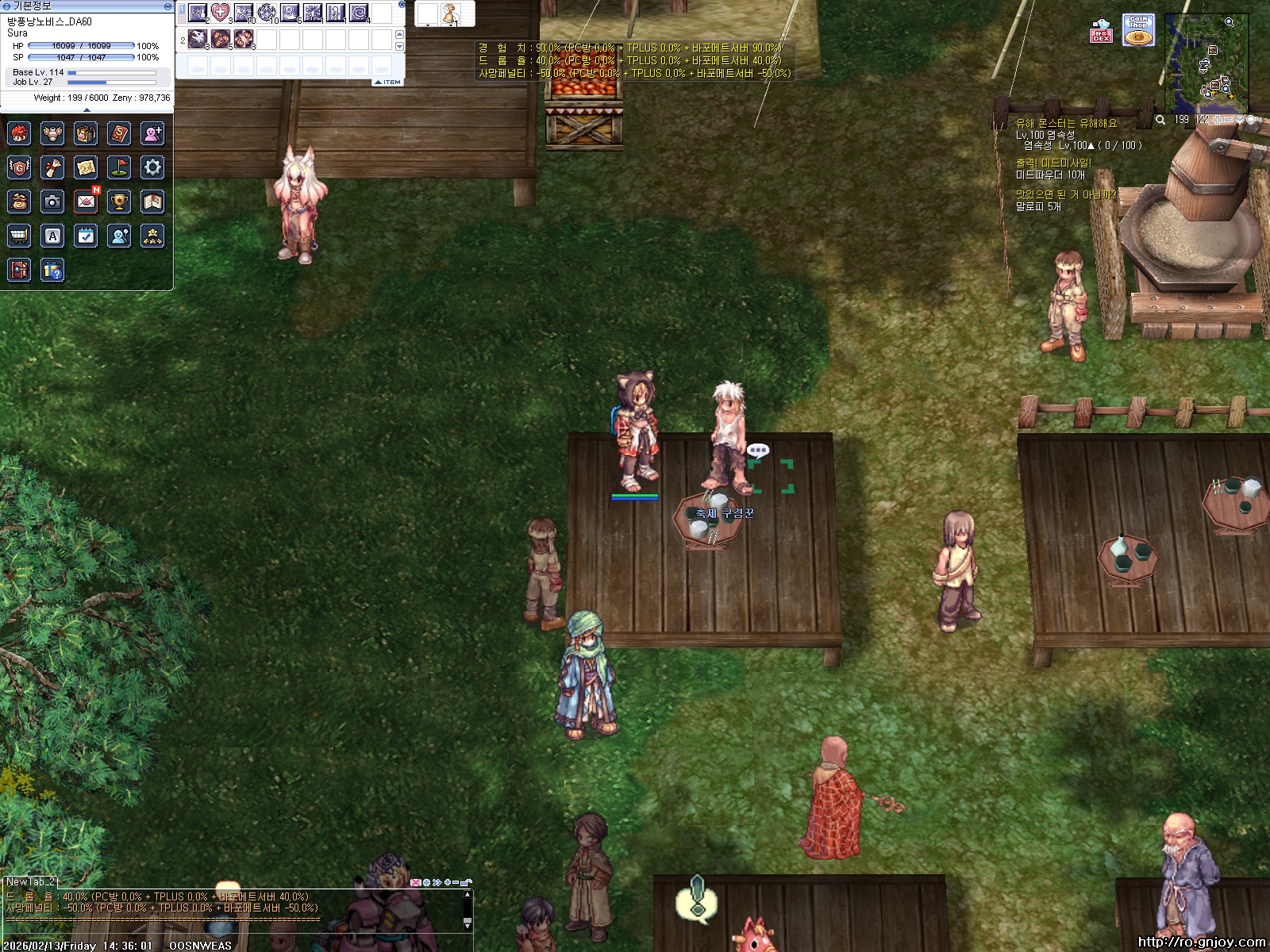Viewport: 1270px width, 952px height.
Task: Open the Cash Shop
Action: point(1138,30)
